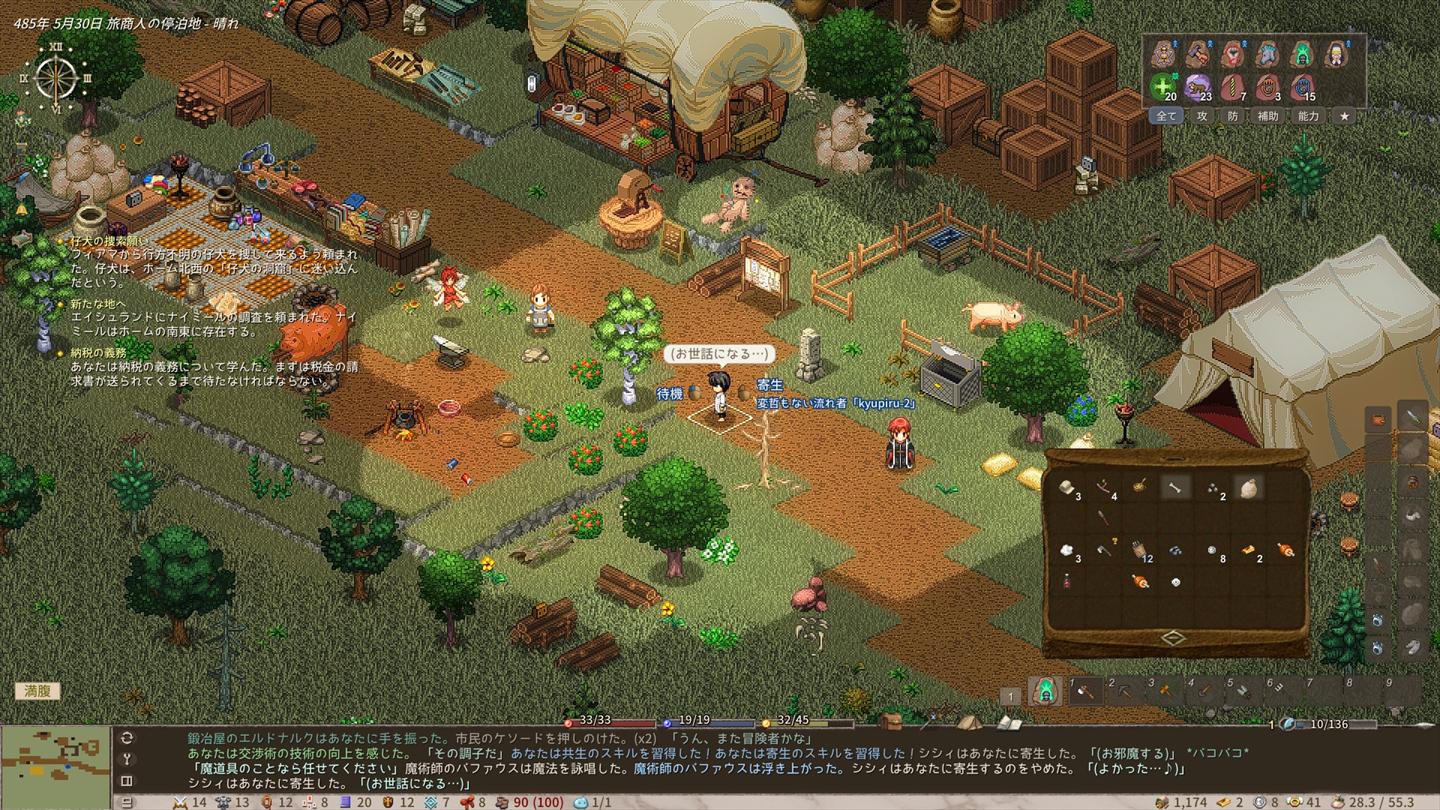Show the 能力 abilities tab

(1308, 116)
